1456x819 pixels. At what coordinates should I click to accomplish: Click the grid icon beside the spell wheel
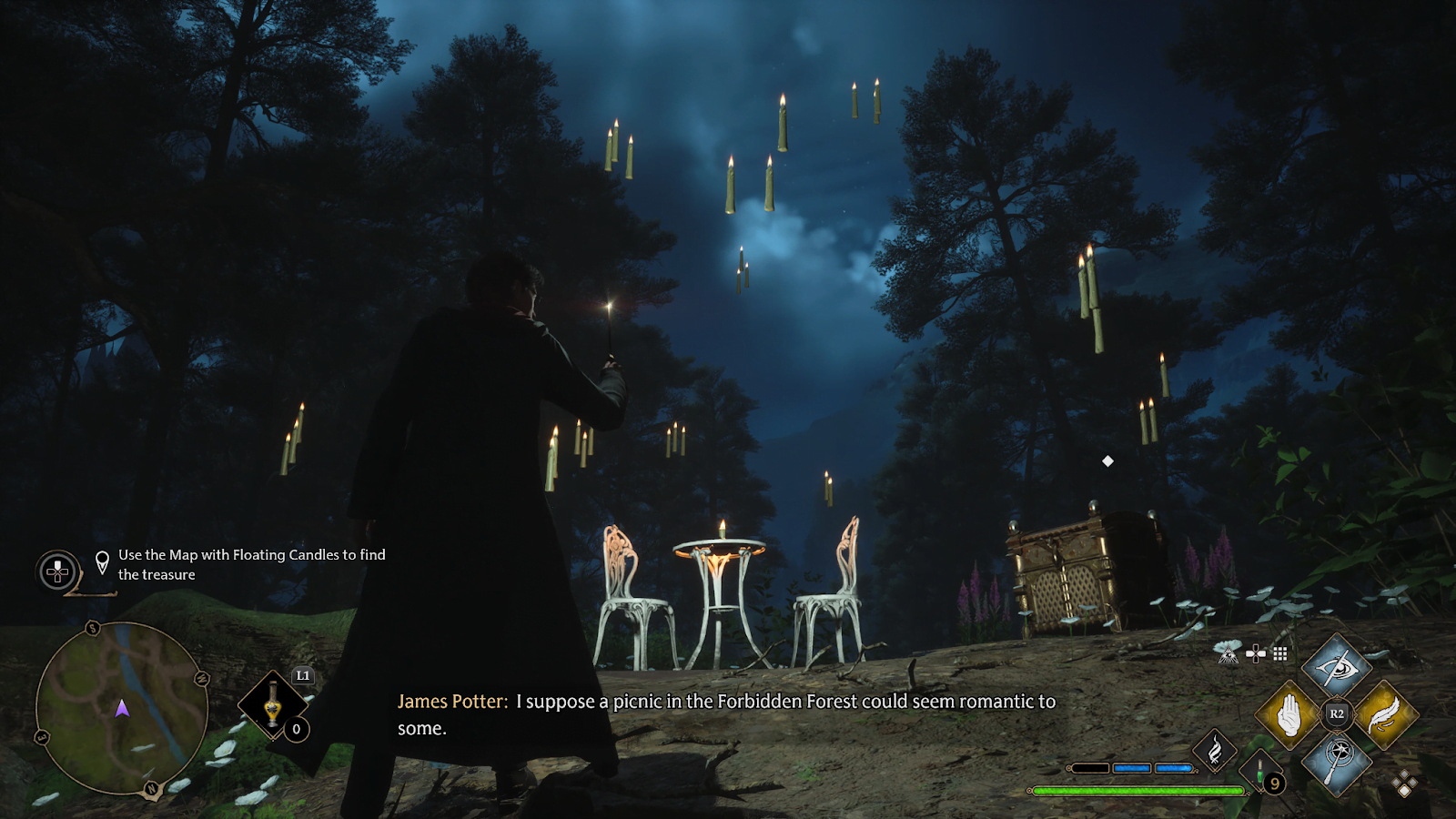[x=1279, y=654]
